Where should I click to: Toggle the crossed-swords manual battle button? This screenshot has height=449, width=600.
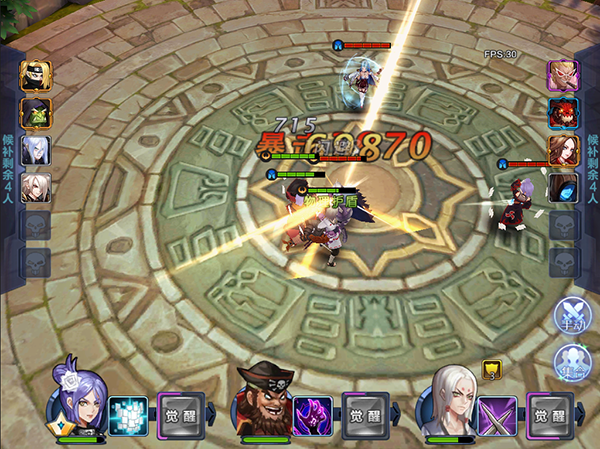573,316
